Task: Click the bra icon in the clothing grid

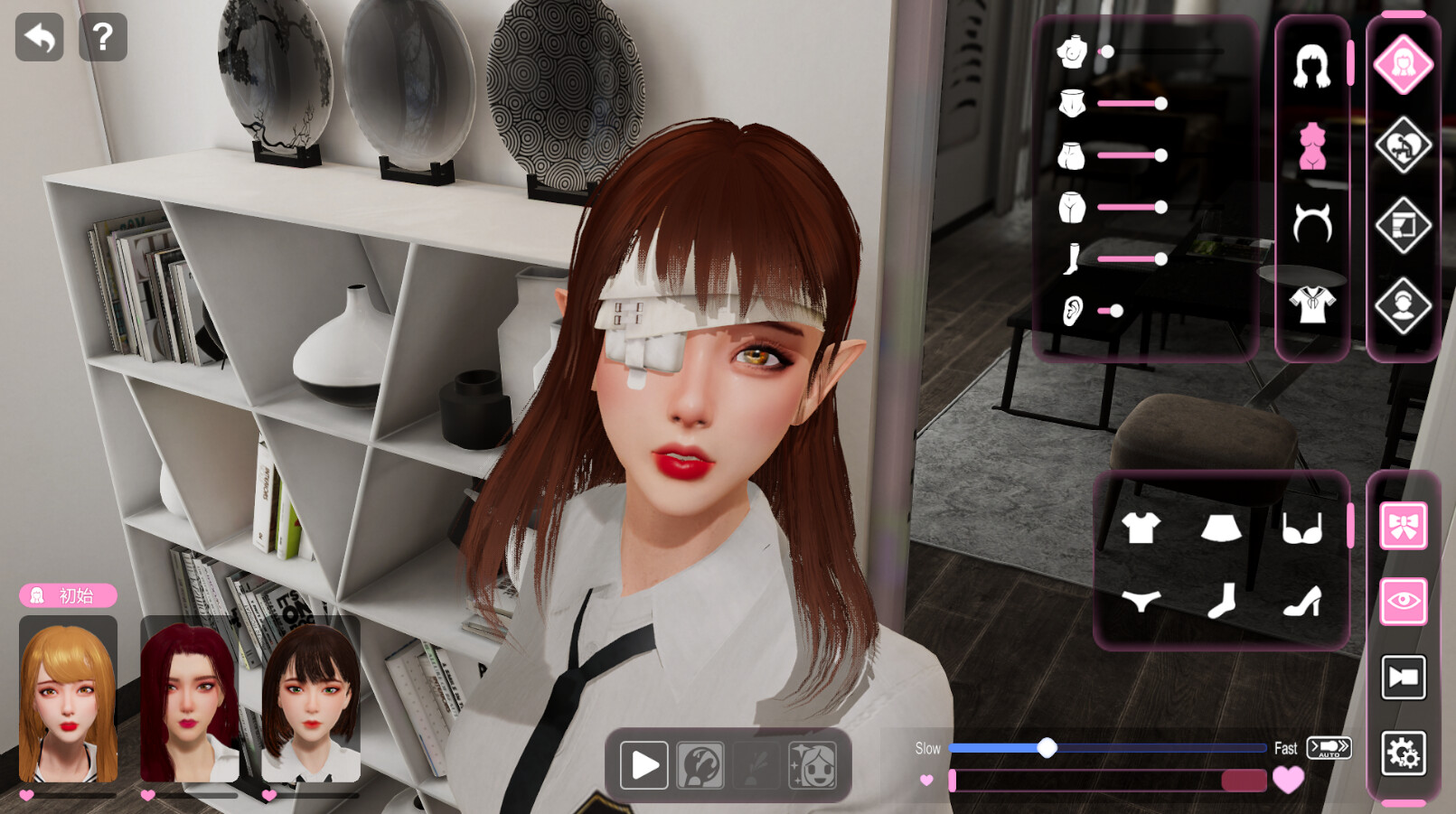Action: [x=1304, y=529]
